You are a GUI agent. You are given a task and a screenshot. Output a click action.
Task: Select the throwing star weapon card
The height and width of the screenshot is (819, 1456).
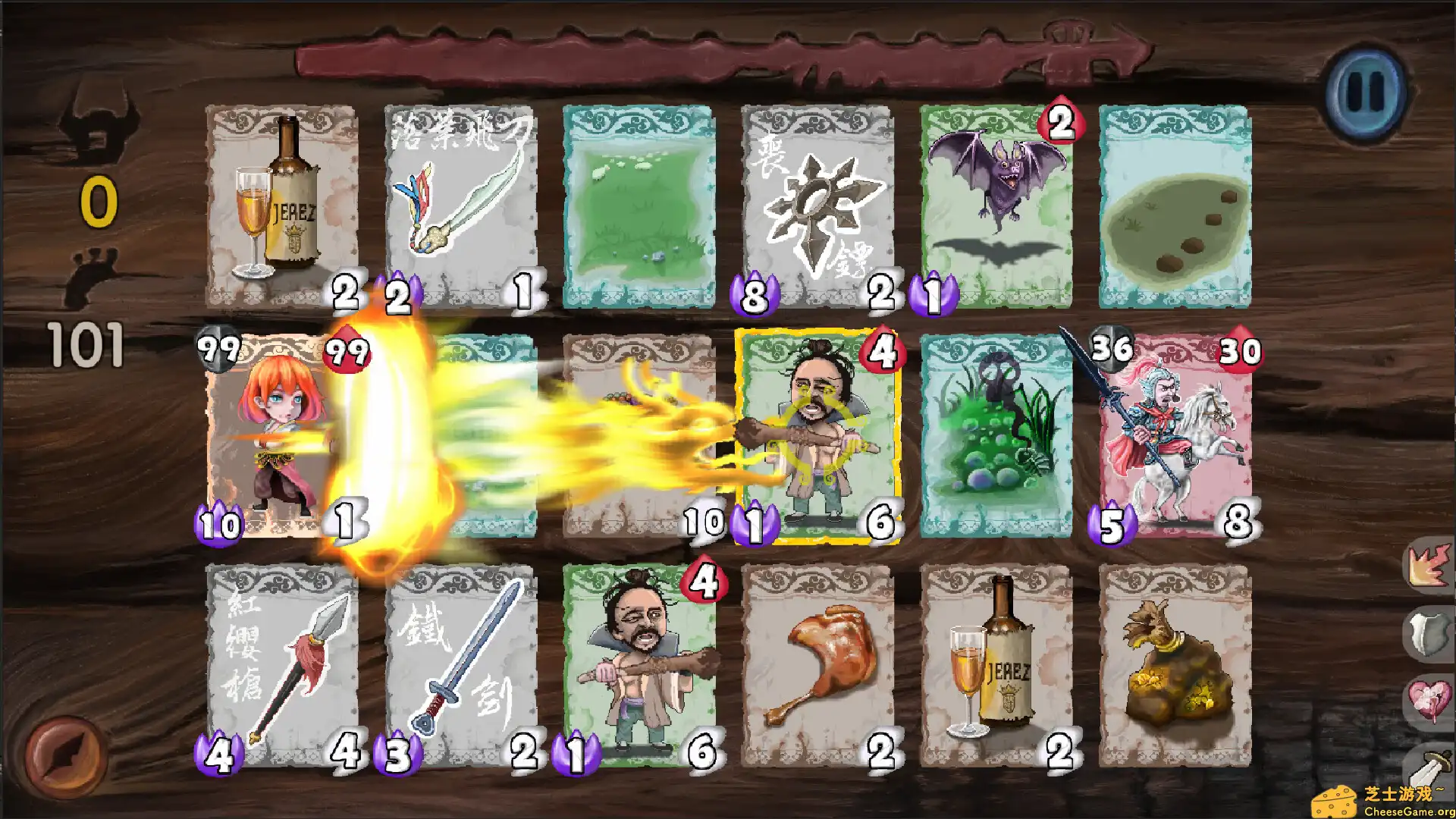point(815,205)
